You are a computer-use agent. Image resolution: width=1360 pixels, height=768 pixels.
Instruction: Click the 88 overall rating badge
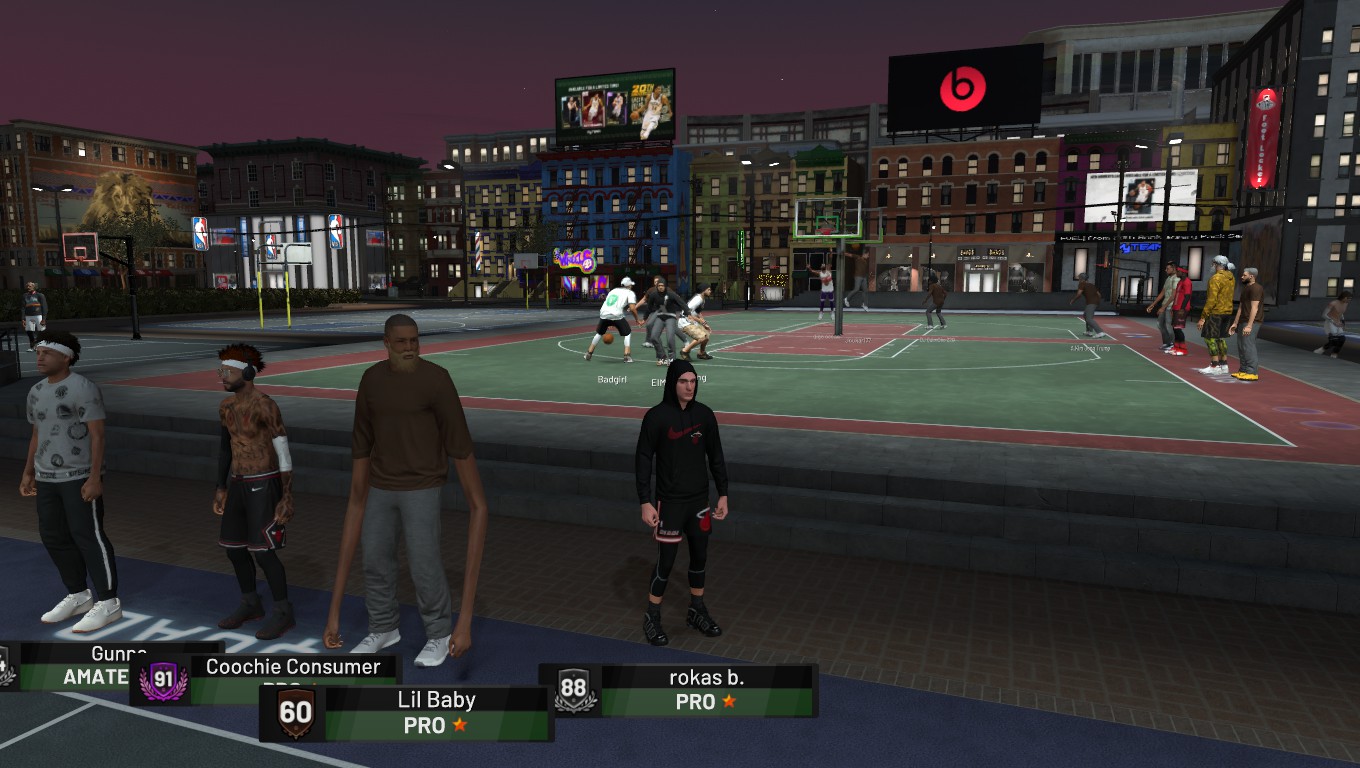[573, 690]
